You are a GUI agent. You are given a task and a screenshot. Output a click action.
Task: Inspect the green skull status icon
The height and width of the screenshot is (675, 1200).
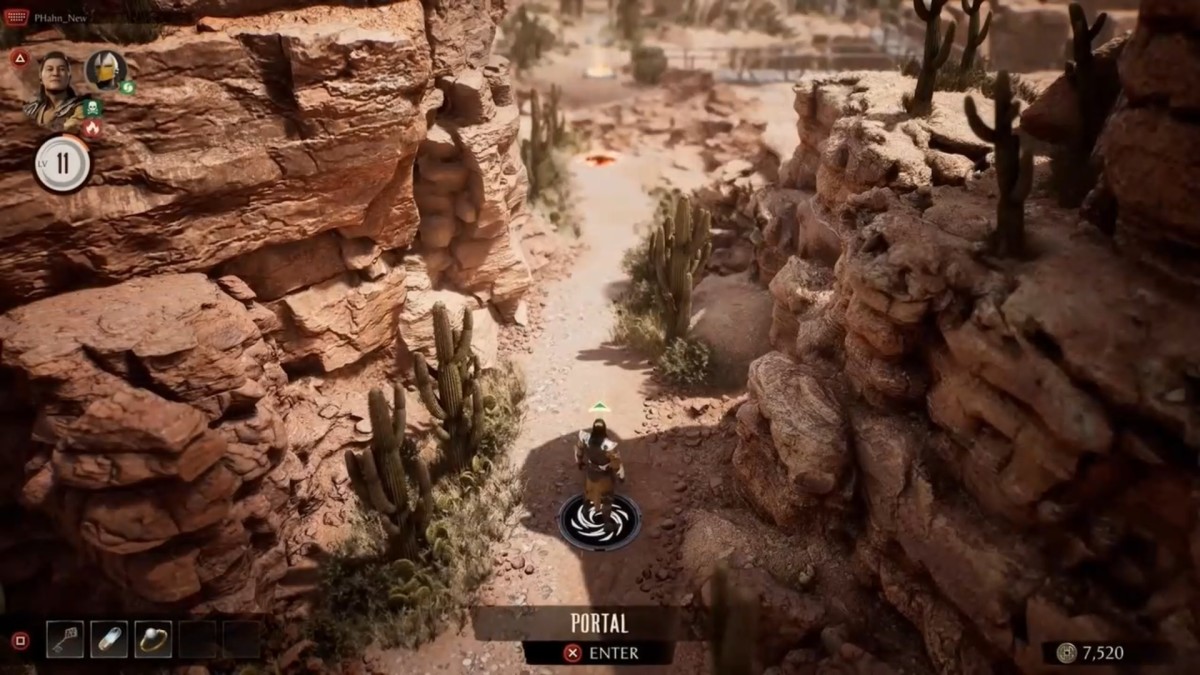point(93,107)
